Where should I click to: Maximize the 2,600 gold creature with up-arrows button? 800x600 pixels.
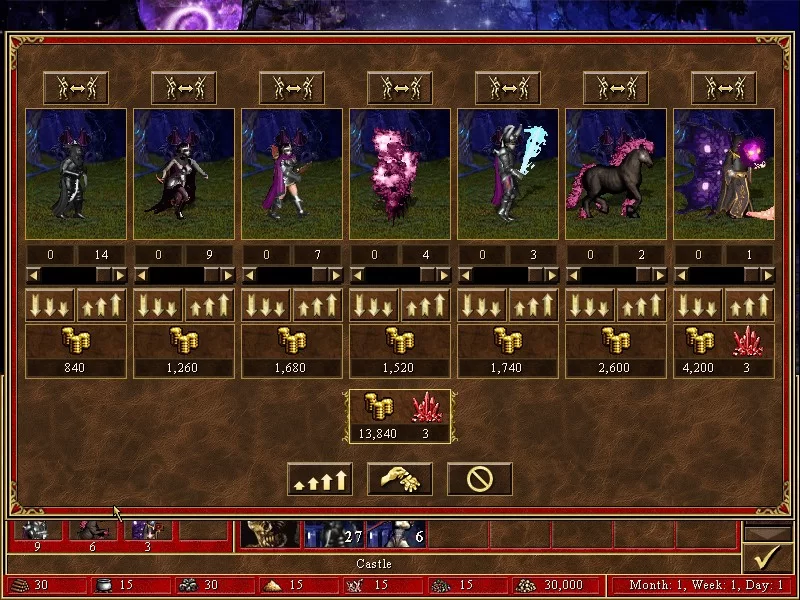(642, 305)
